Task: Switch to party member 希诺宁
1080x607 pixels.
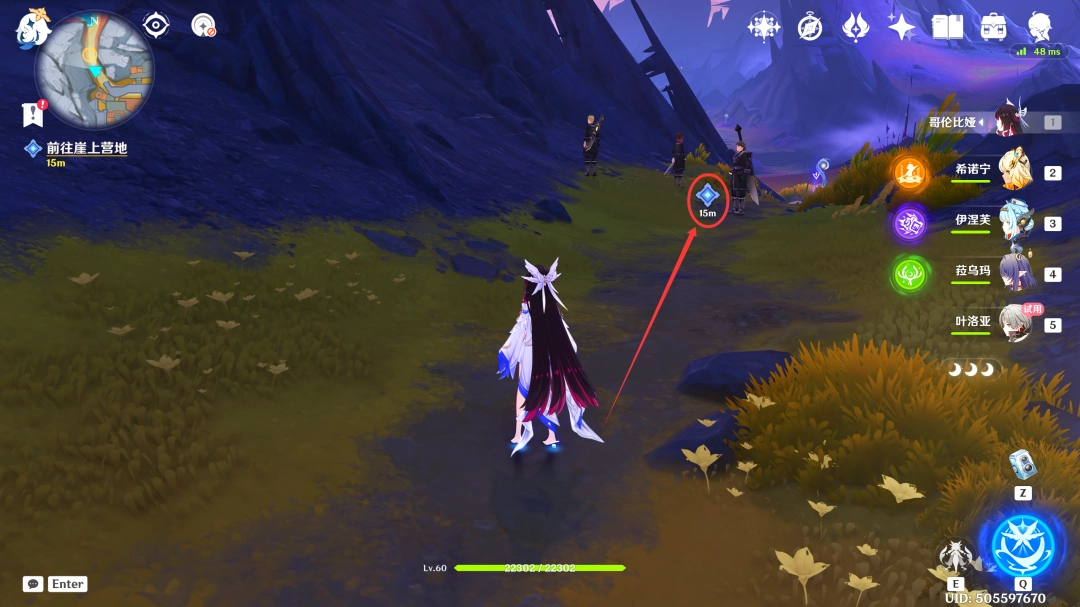Action: tap(1015, 171)
